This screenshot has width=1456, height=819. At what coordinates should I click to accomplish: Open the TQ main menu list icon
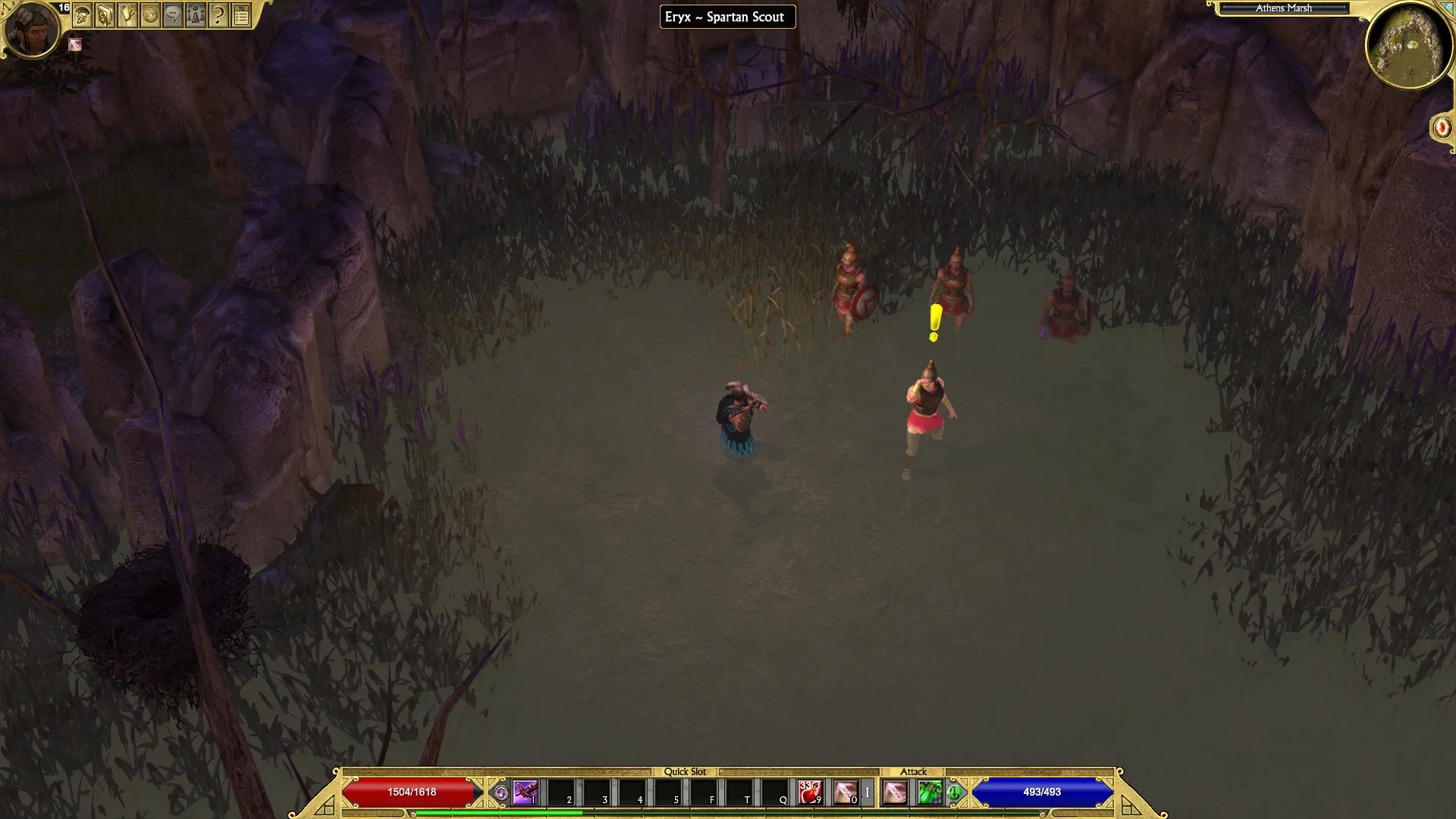241,14
